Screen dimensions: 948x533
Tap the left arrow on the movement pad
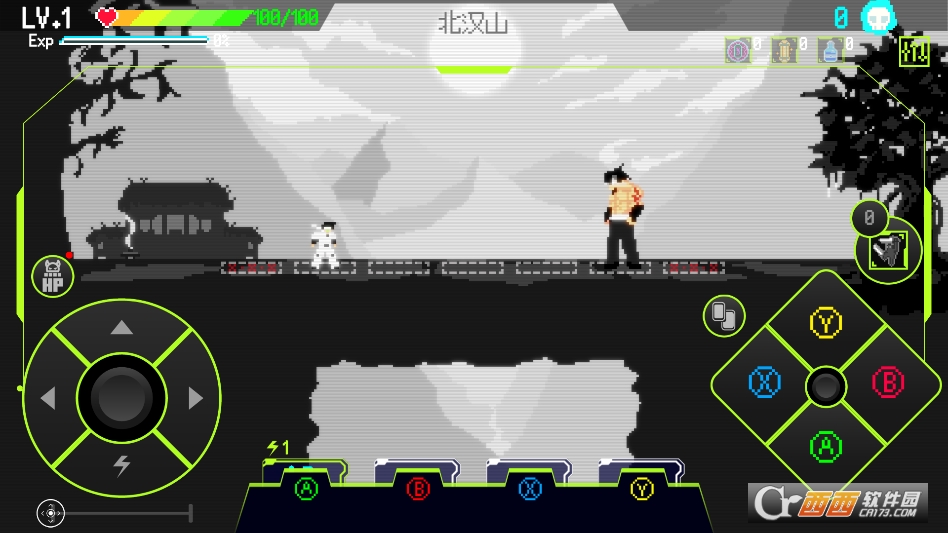pyautogui.click(x=48, y=399)
